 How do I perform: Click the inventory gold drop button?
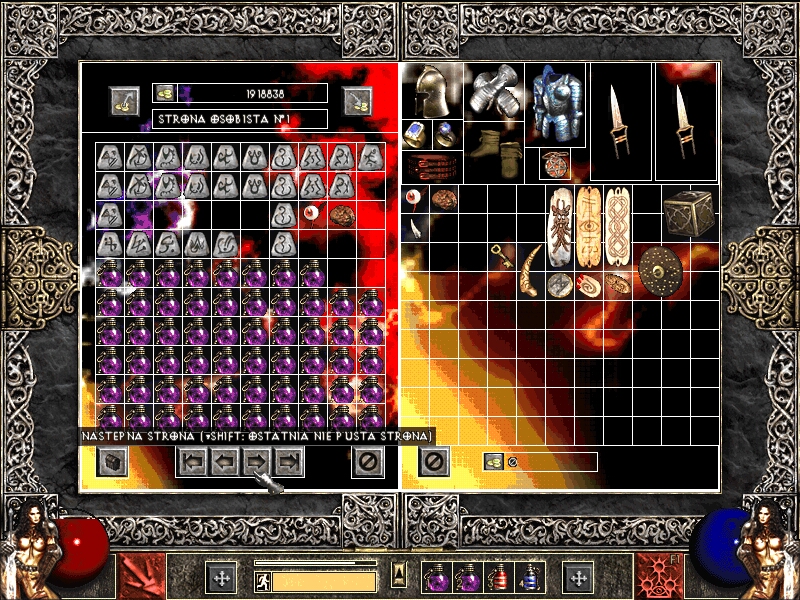tap(494, 461)
